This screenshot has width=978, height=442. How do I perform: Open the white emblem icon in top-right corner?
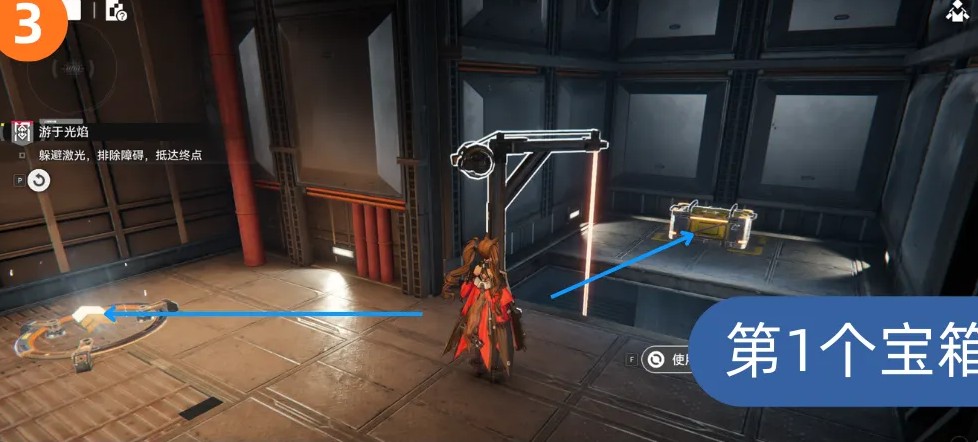tap(955, 12)
